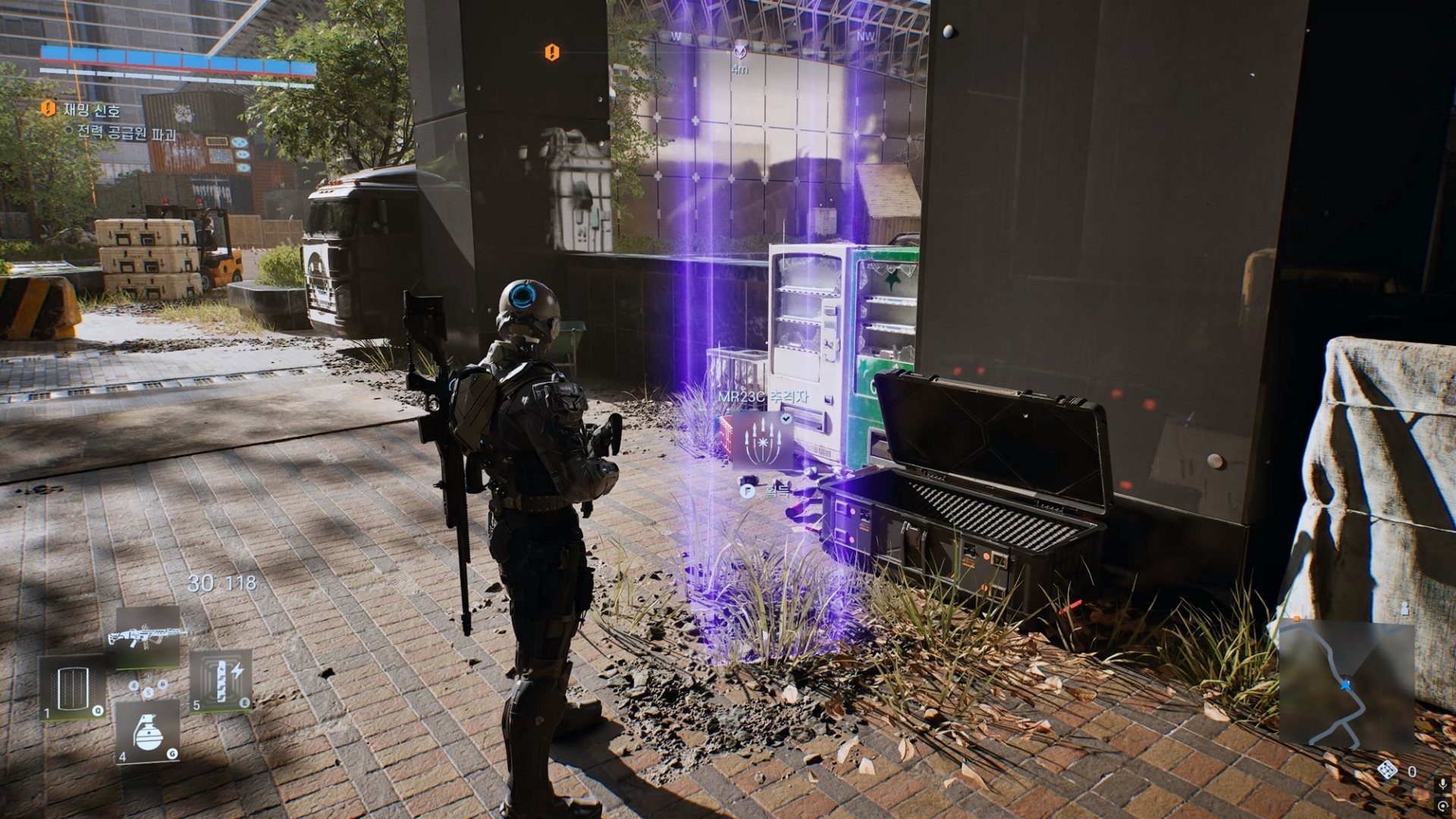The height and width of the screenshot is (819, 1456).
Task: Activate the lightning bolt ability in slot 5
Action: coord(221,680)
